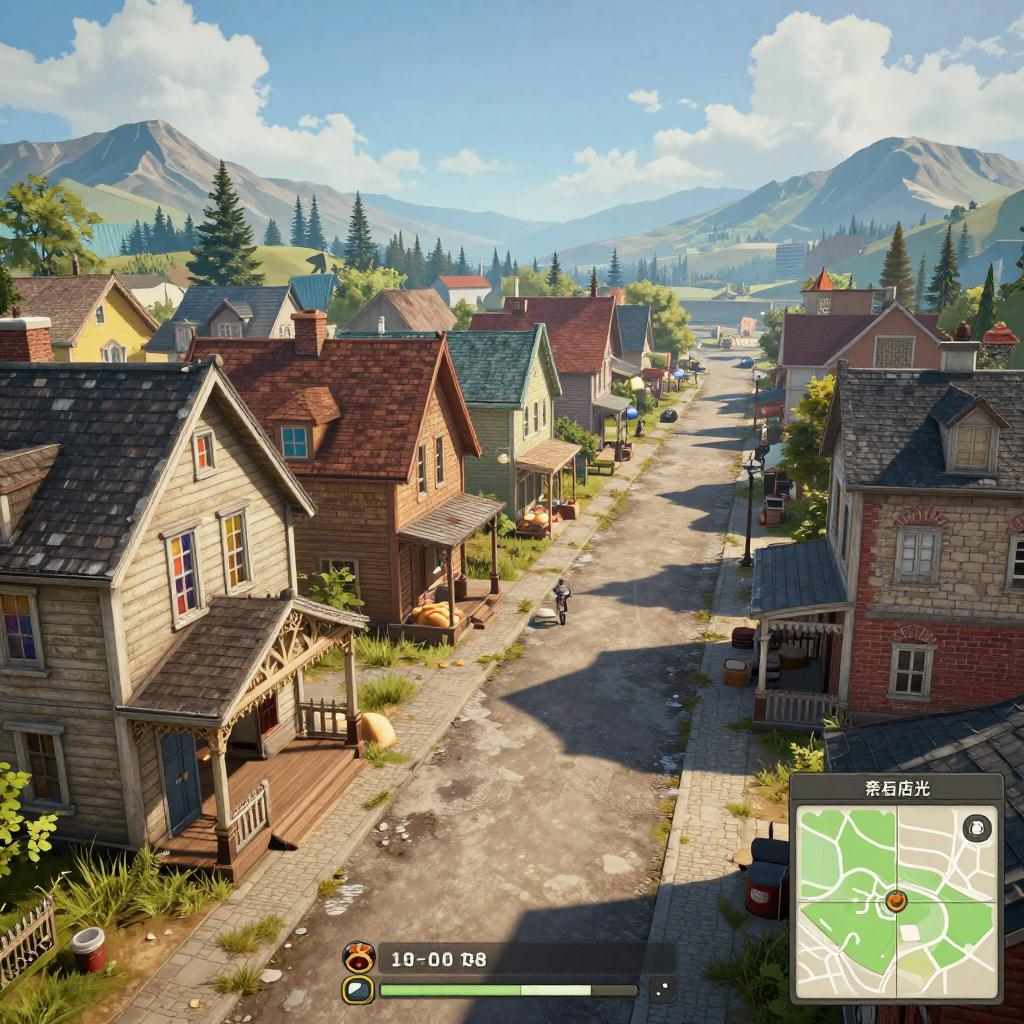Select the gold-framed icon beside the green bar

358,990
